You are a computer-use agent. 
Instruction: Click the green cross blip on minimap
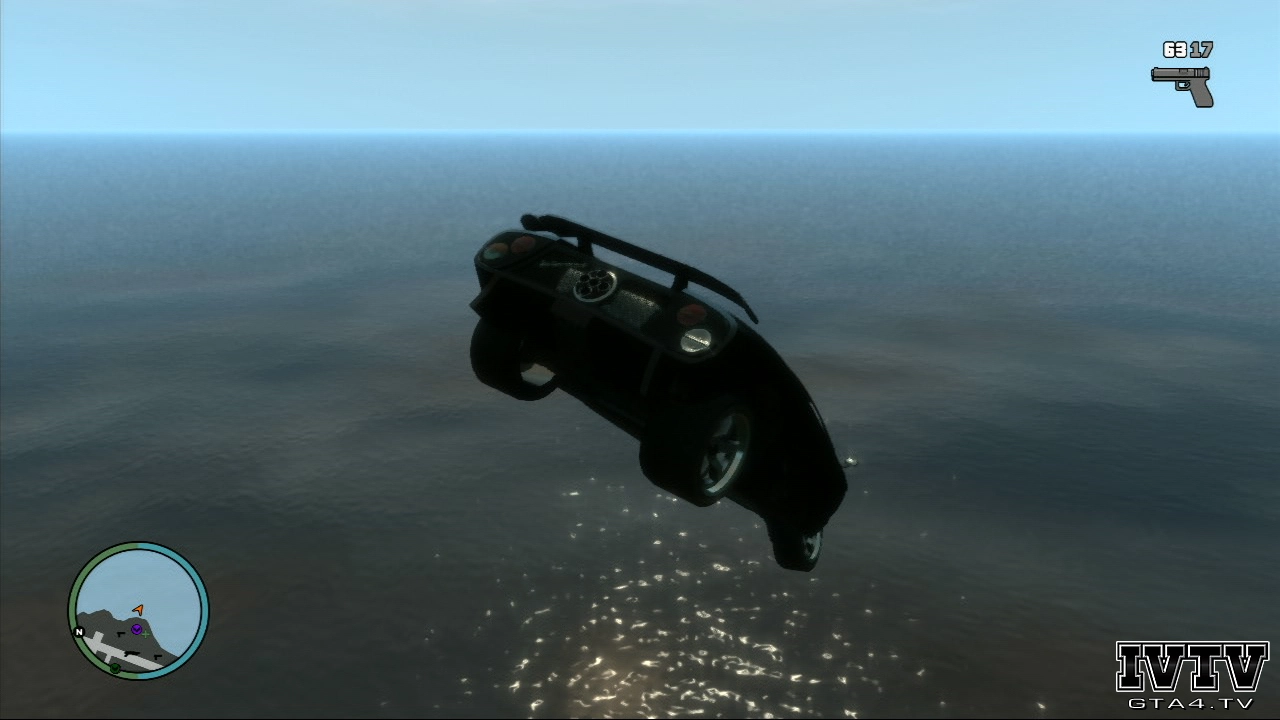[x=146, y=634]
